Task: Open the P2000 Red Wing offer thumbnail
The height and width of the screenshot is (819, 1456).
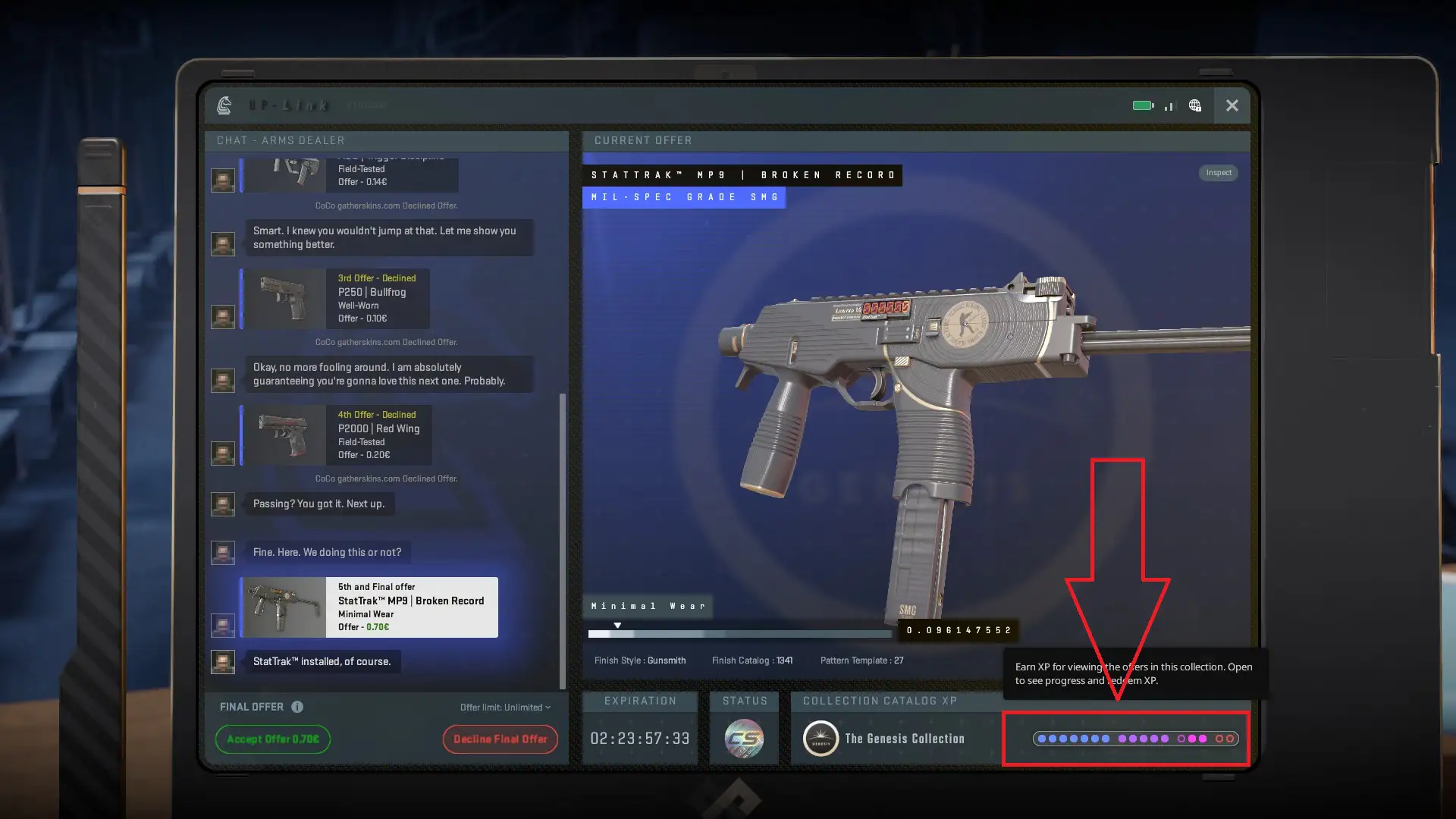Action: pyautogui.click(x=284, y=435)
